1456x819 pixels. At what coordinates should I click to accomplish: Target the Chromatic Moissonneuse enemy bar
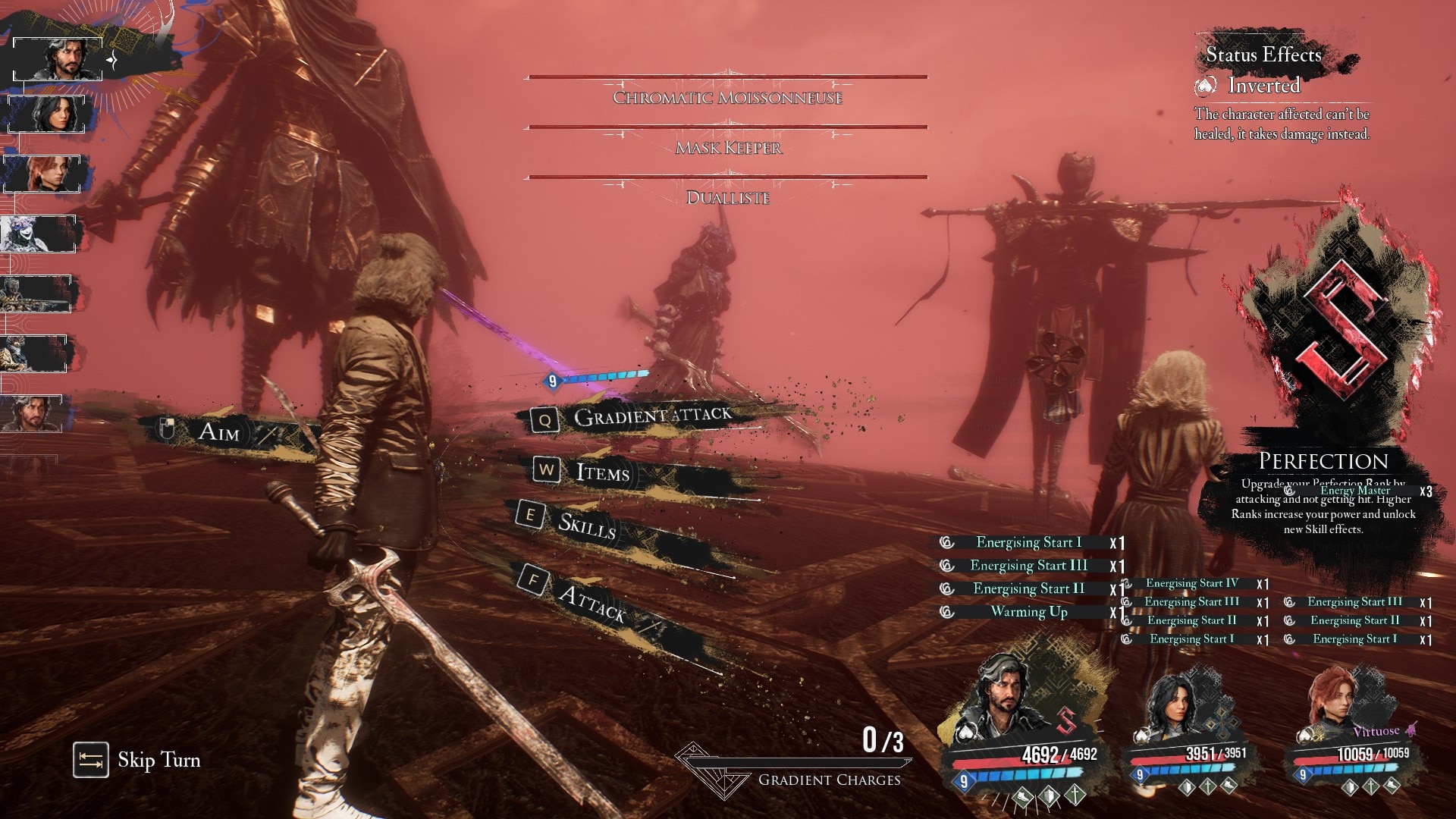tap(726, 97)
